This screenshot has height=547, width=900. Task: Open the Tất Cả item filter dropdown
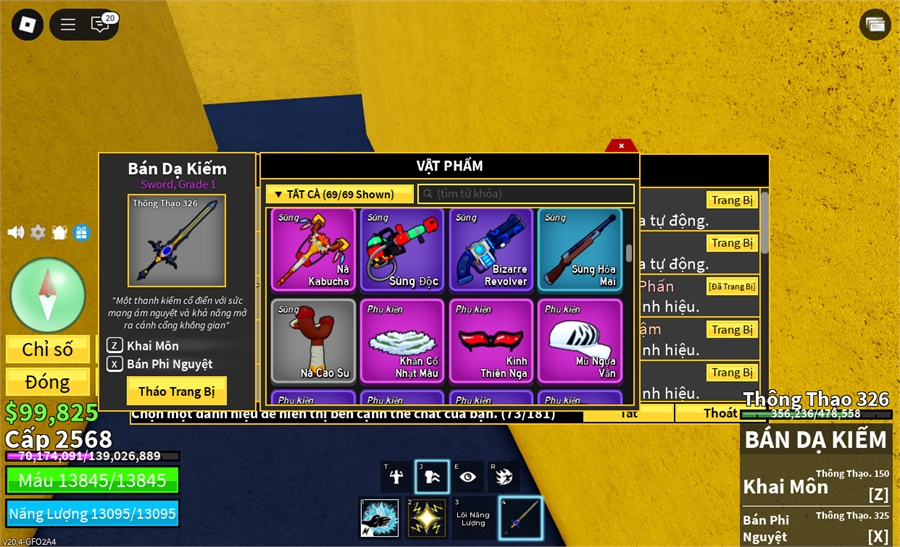coord(339,194)
